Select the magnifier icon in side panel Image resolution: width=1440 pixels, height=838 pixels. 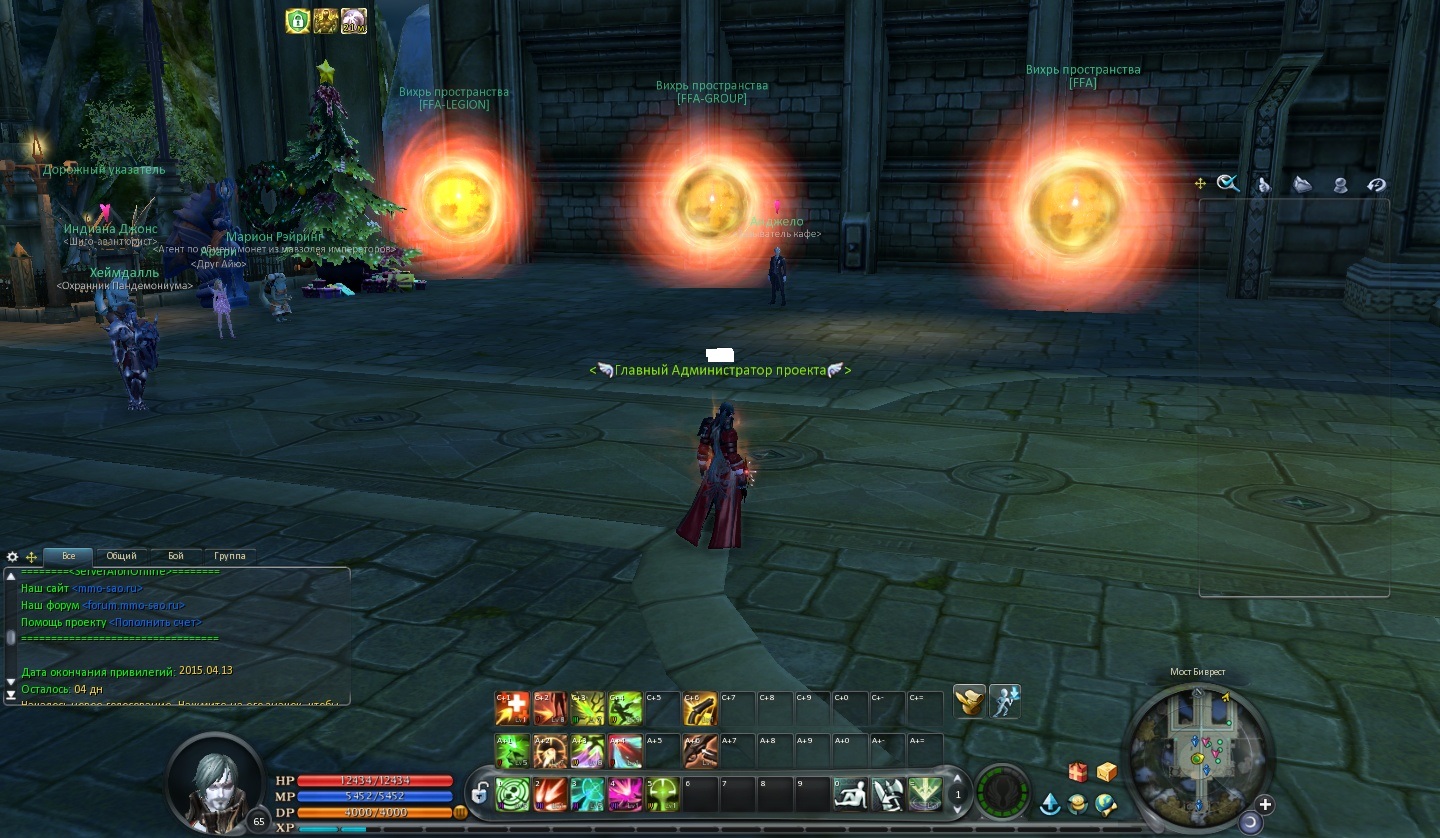click(1228, 183)
